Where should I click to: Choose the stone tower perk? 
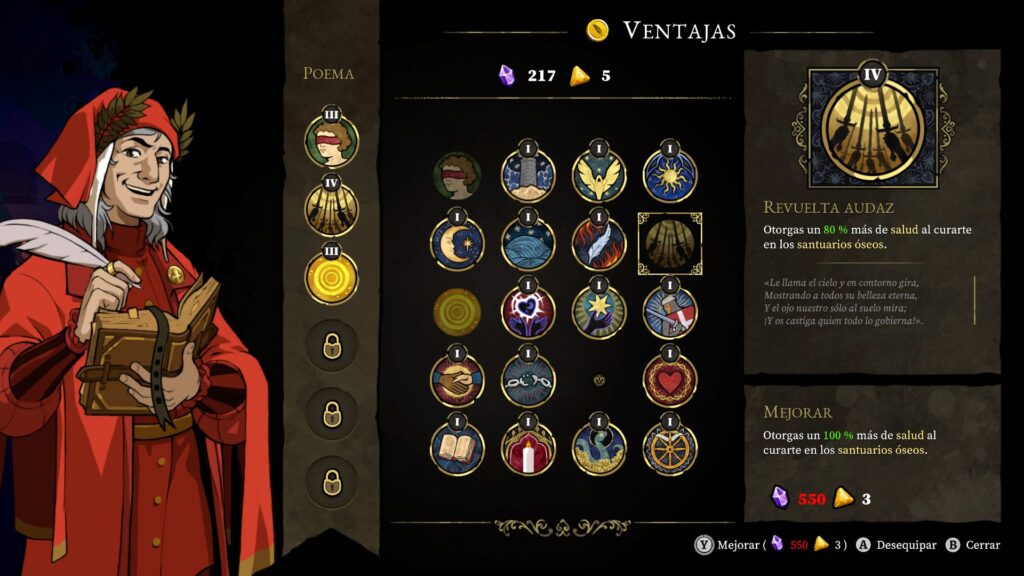point(527,176)
